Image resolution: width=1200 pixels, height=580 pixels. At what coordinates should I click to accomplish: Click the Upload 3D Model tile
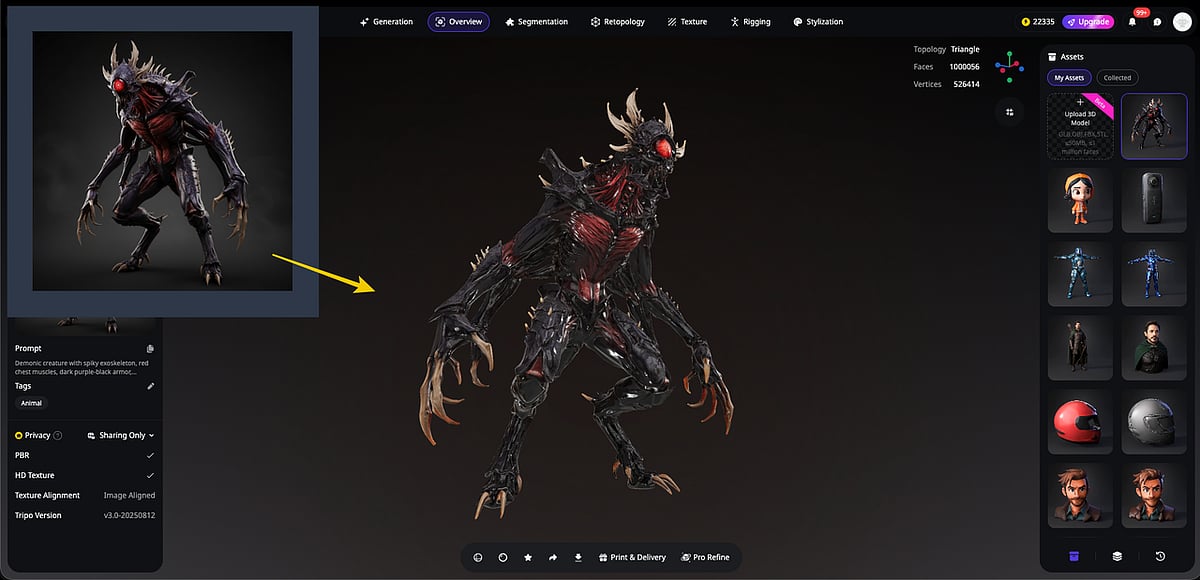tap(1080, 126)
